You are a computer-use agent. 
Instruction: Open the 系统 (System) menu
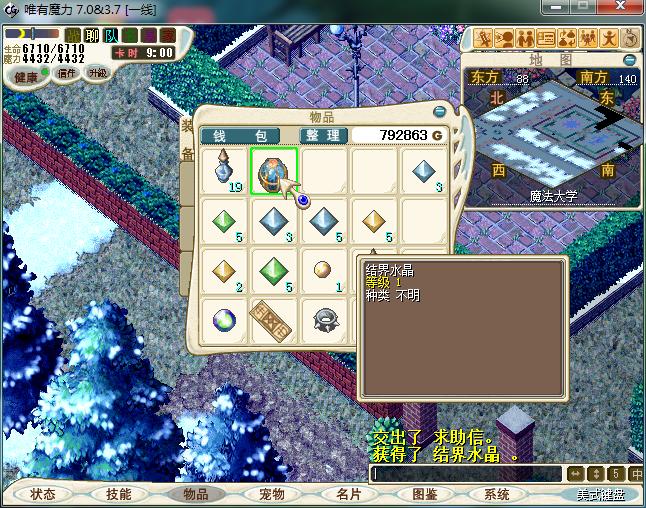click(497, 494)
